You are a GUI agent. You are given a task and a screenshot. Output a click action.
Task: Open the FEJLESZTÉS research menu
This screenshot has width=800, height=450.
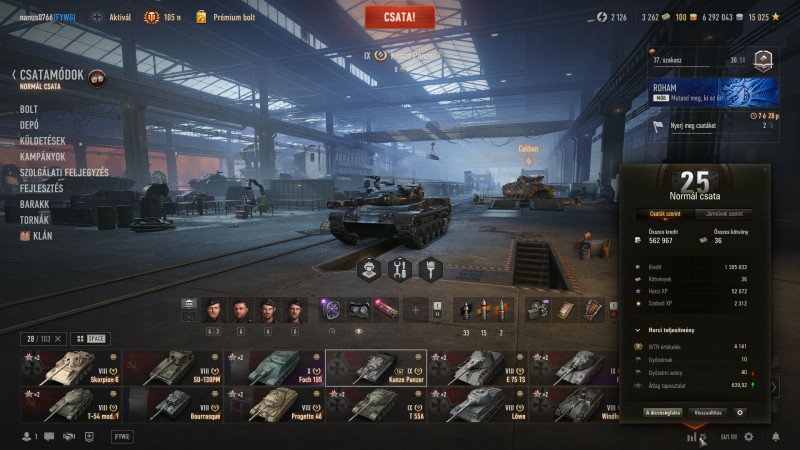coord(42,188)
